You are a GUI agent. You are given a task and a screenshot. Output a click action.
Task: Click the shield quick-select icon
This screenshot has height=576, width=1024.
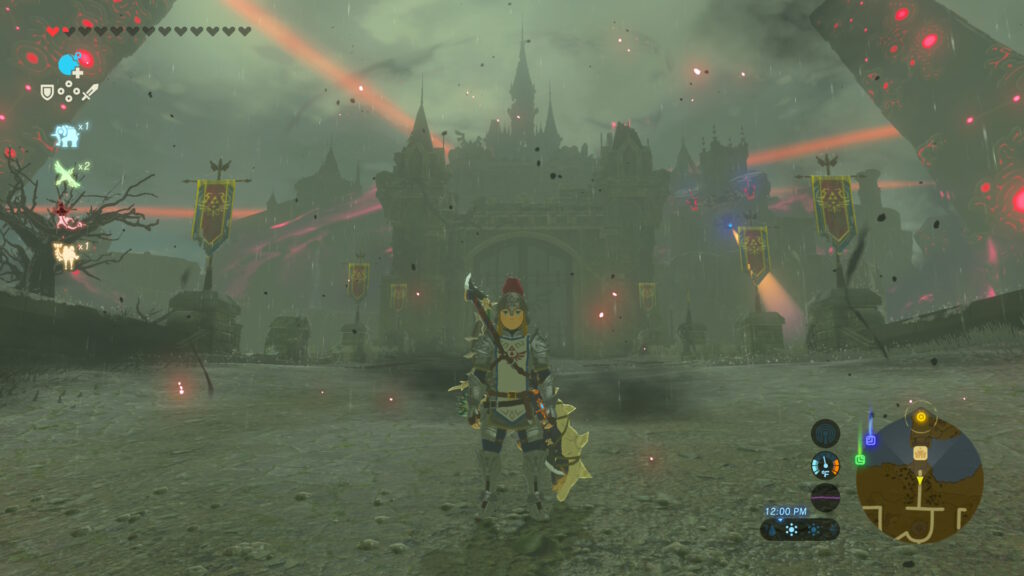tap(47, 92)
